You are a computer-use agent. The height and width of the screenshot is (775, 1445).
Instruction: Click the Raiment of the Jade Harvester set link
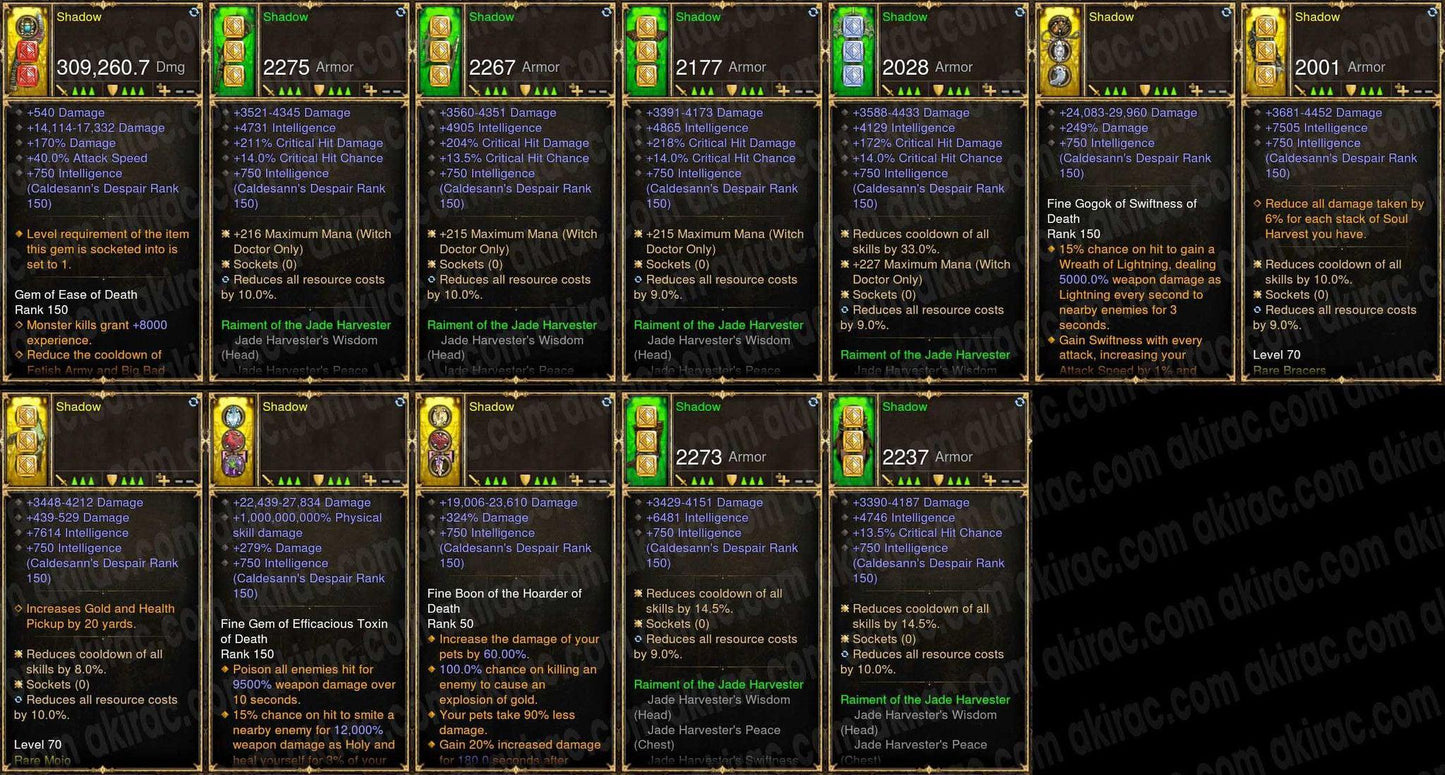pos(305,325)
